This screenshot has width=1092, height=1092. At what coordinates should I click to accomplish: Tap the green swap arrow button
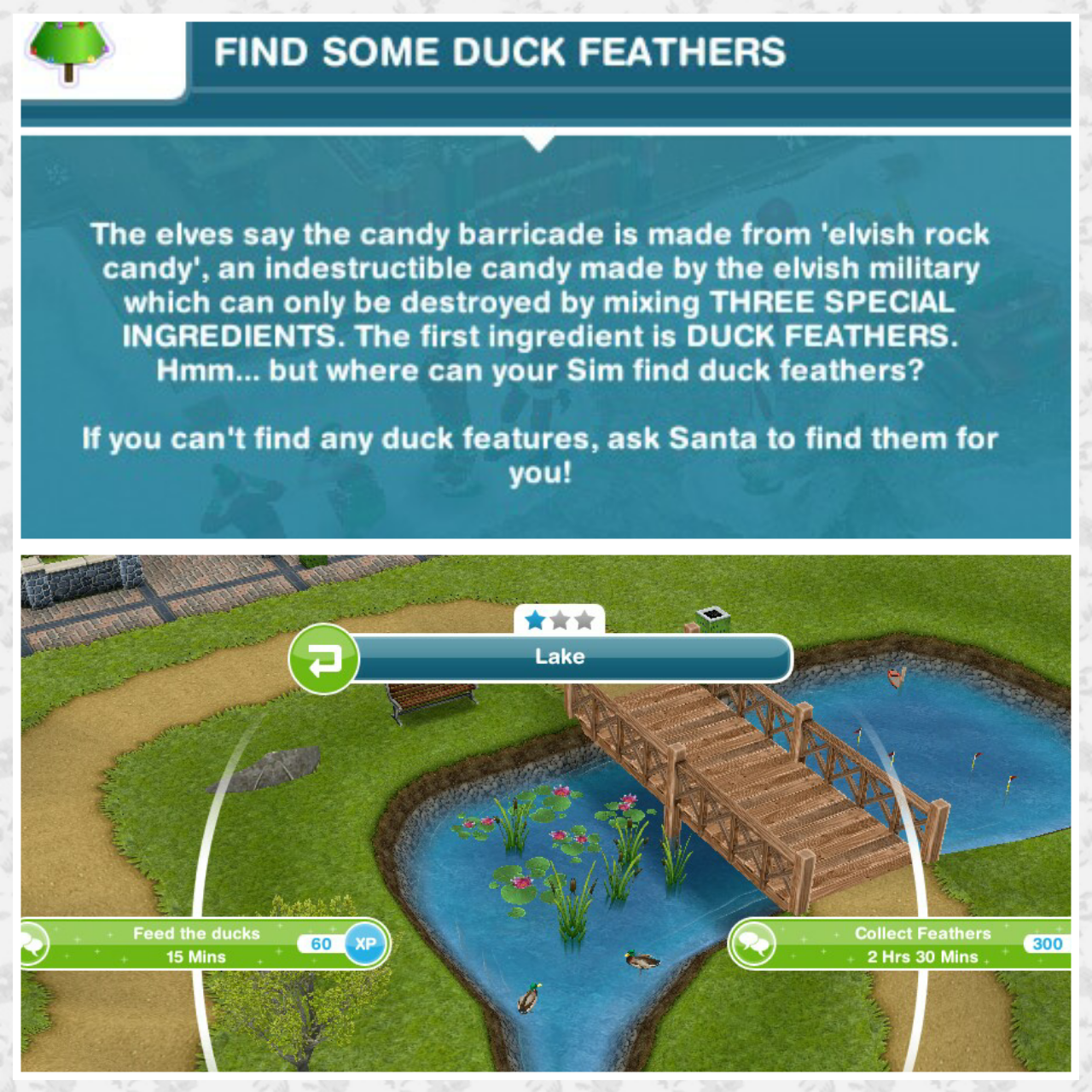point(323,659)
